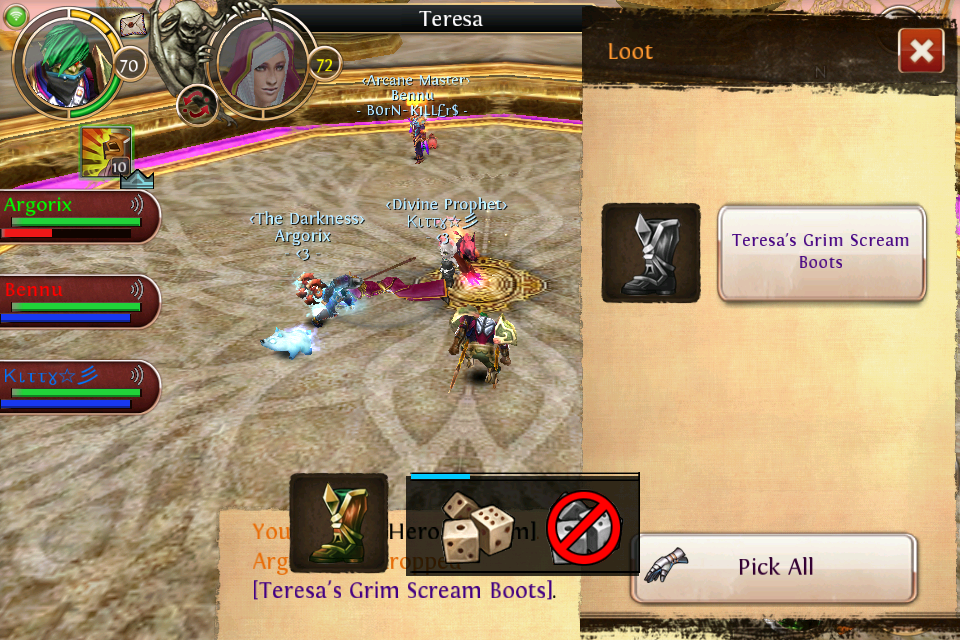Open the green connection signal indicator
This screenshot has width=960, height=640.
coord(15,15)
